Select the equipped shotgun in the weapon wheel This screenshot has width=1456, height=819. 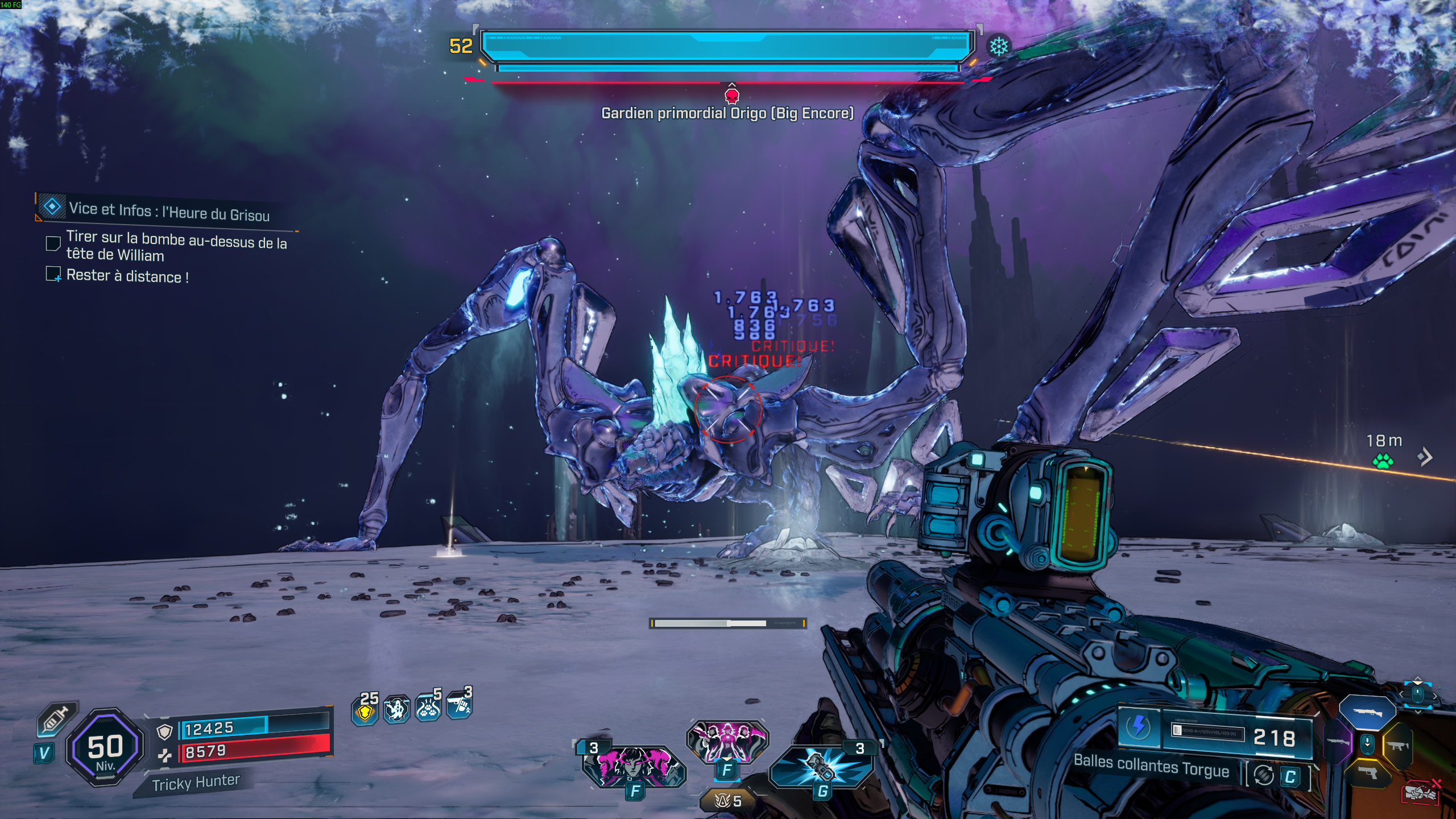tap(1367, 712)
